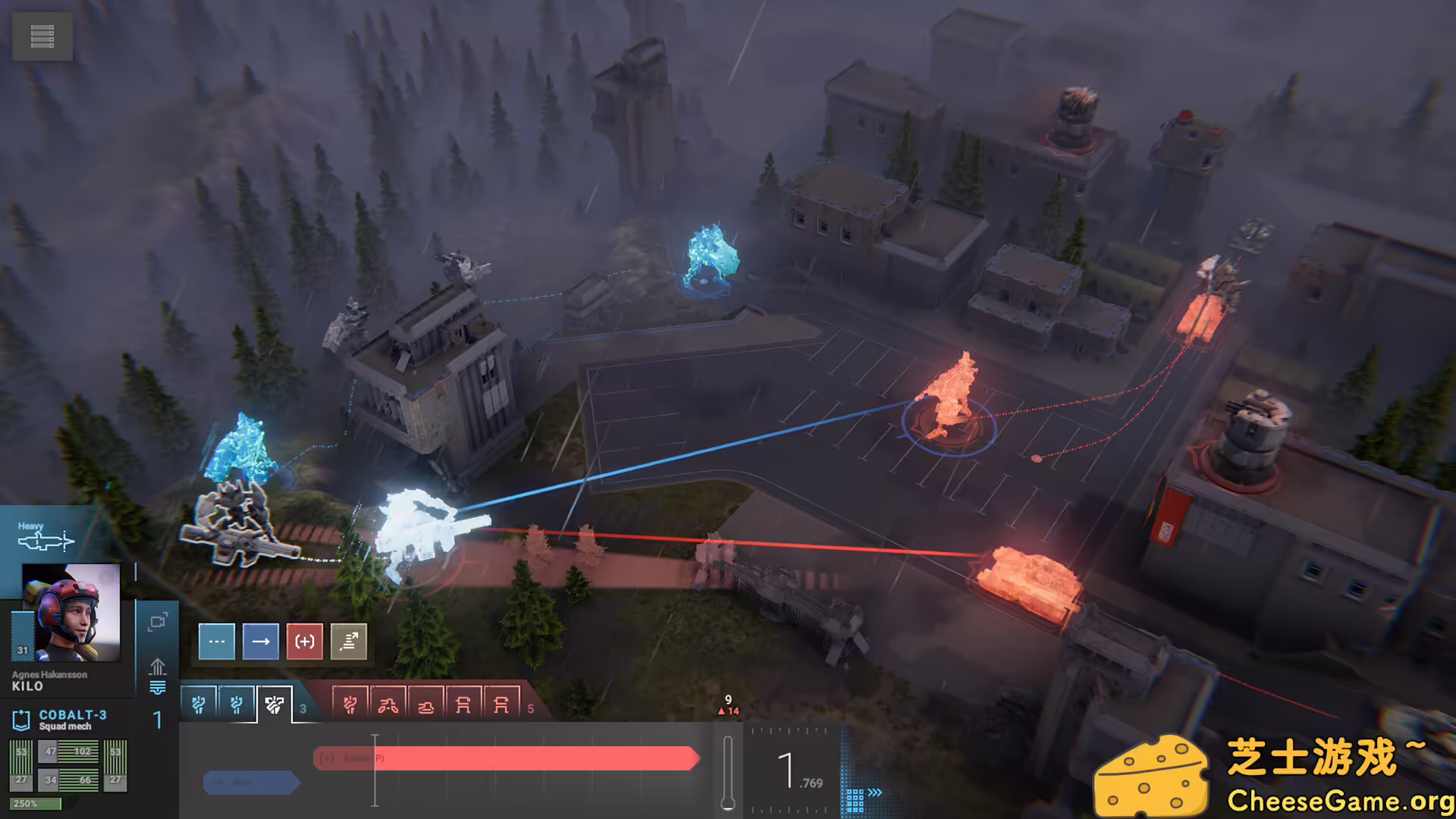Click the red Attack bar on the timeline
Image resolution: width=1456 pixels, height=819 pixels.
click(x=508, y=758)
